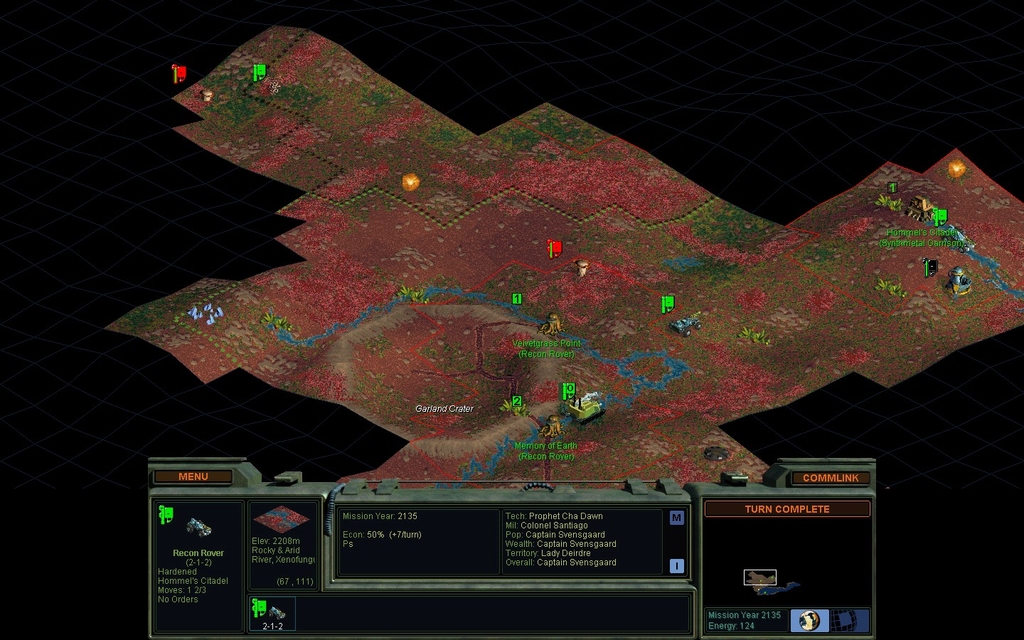The image size is (1024, 640).
Task: Click the world minimap
Action: click(770, 580)
